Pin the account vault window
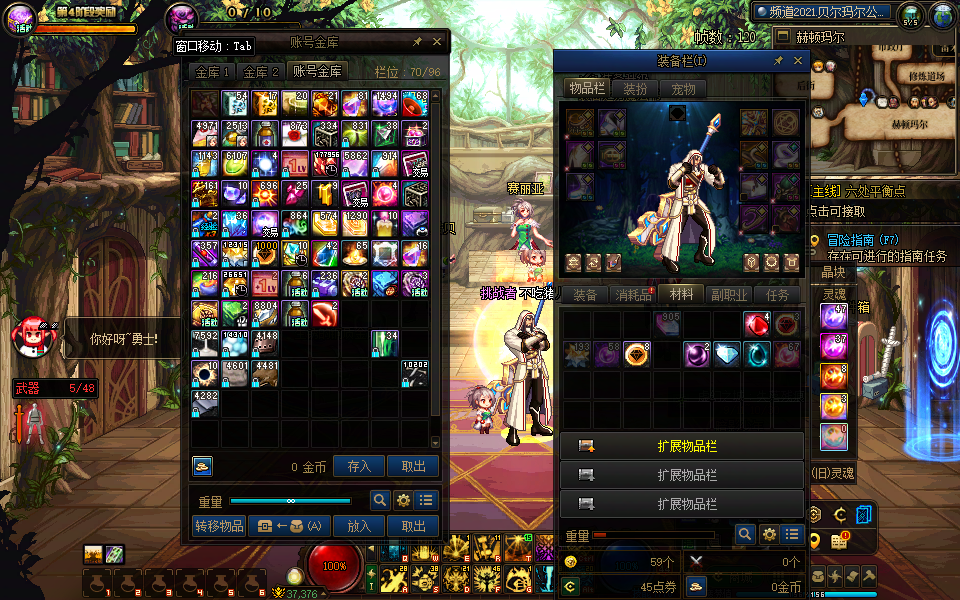Image resolution: width=960 pixels, height=600 pixels. tap(417, 42)
